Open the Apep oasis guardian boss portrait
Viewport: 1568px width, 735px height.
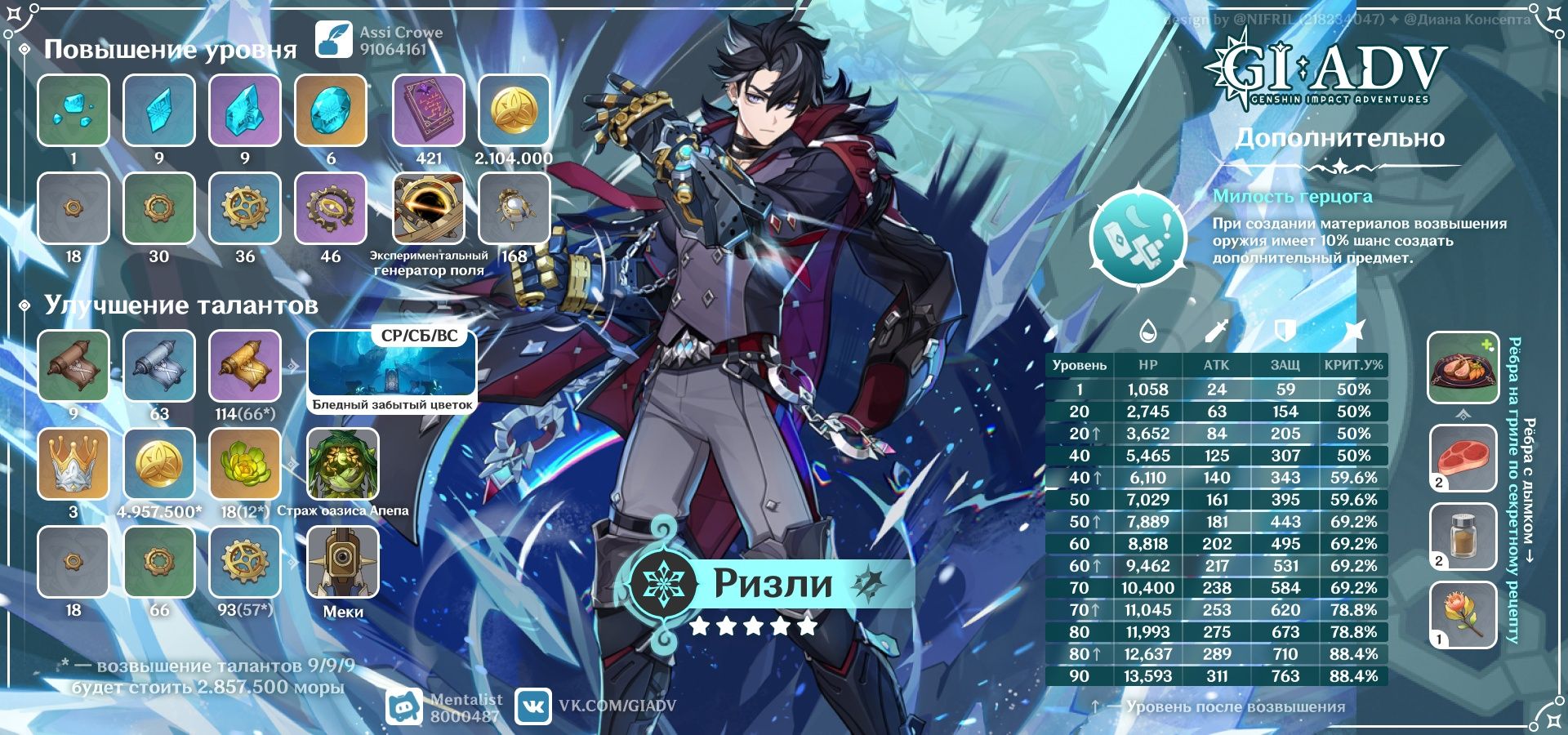click(342, 463)
